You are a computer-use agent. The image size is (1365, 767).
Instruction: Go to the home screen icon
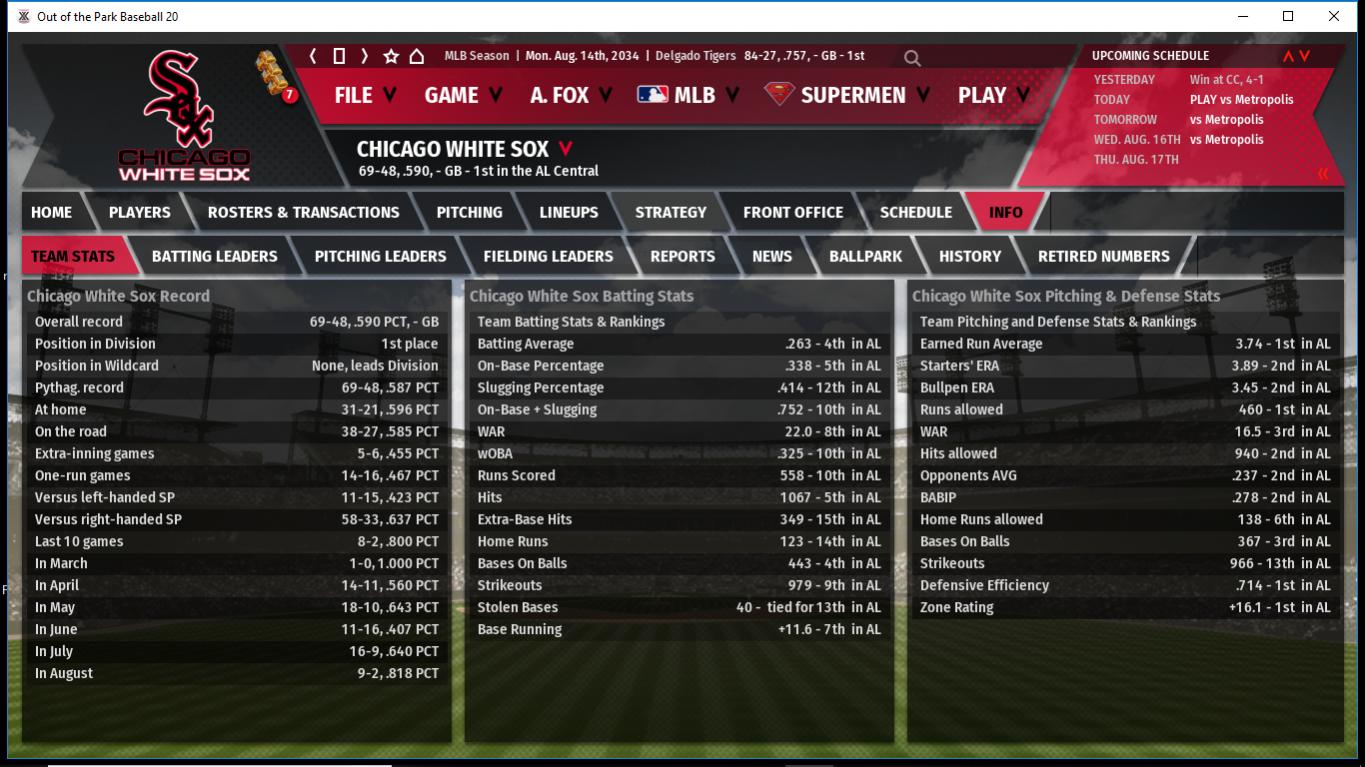coord(417,56)
